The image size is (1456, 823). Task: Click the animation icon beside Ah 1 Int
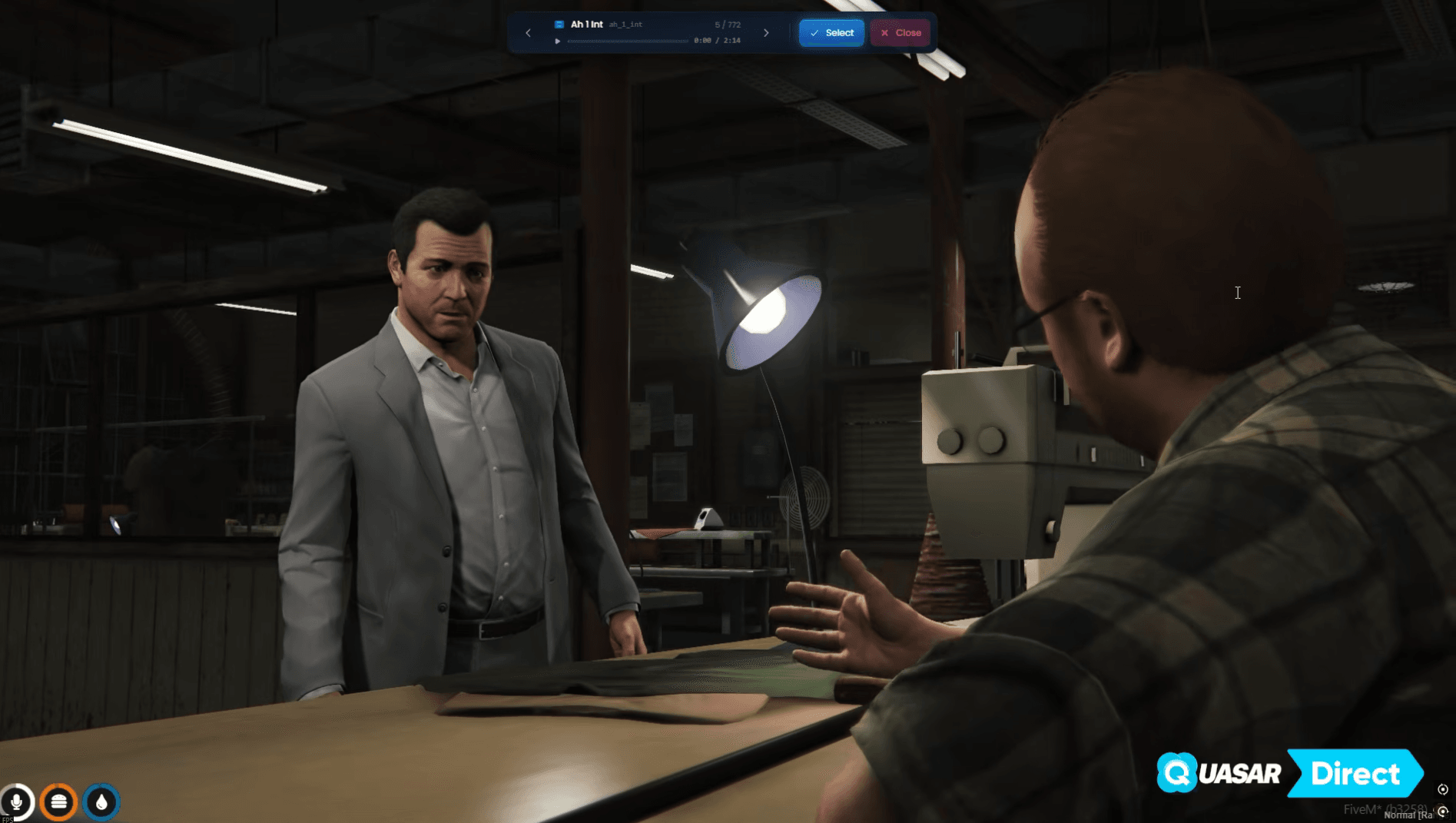[x=559, y=24]
